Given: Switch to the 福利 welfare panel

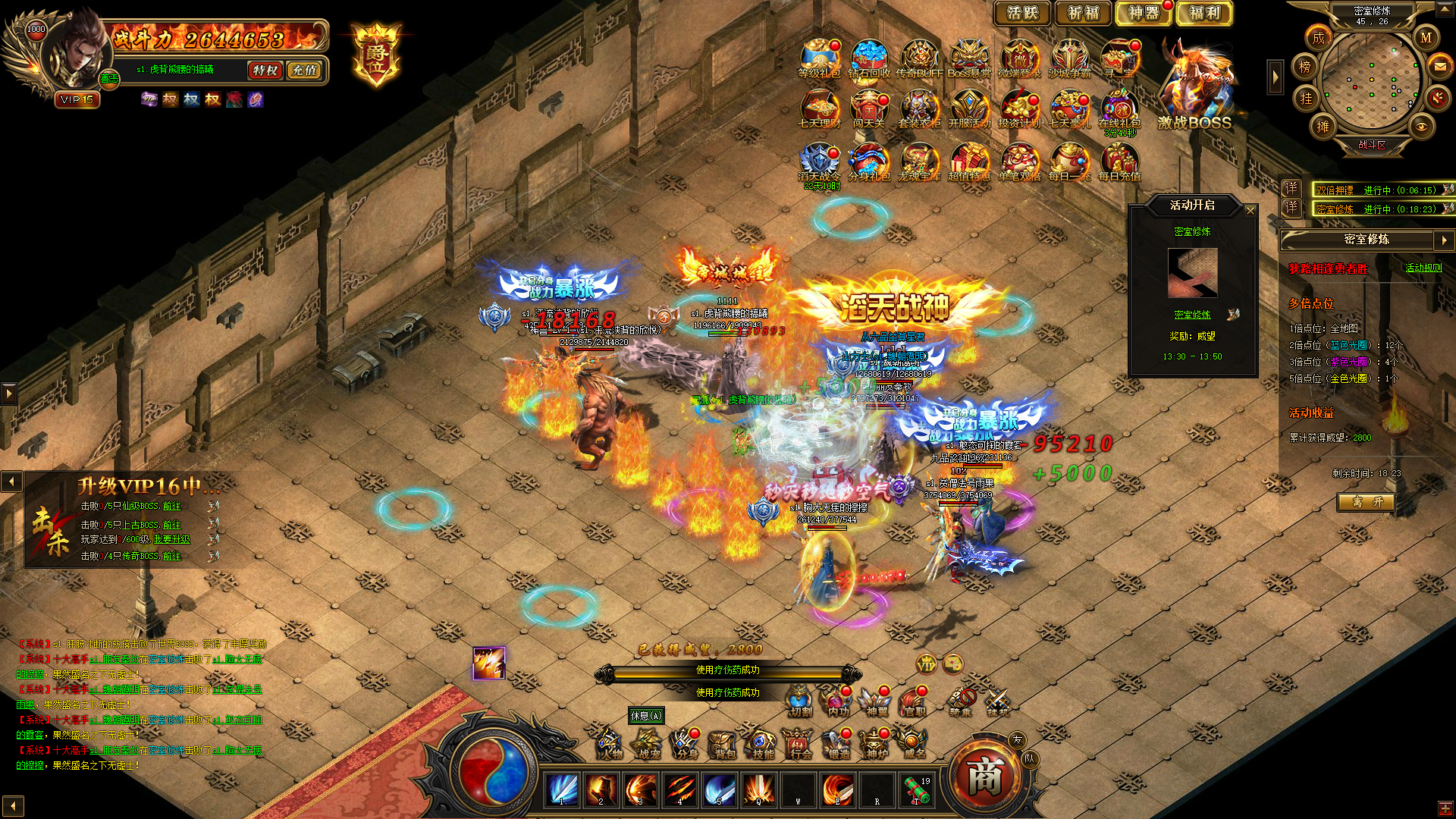Looking at the screenshot, I should pyautogui.click(x=1203, y=13).
